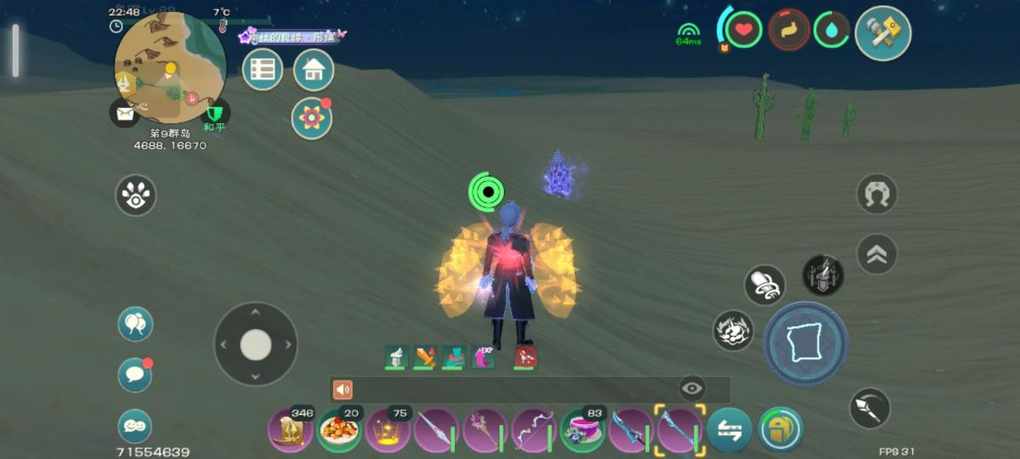Select the fried food dish slot
The height and width of the screenshot is (459, 1020).
pyautogui.click(x=340, y=431)
